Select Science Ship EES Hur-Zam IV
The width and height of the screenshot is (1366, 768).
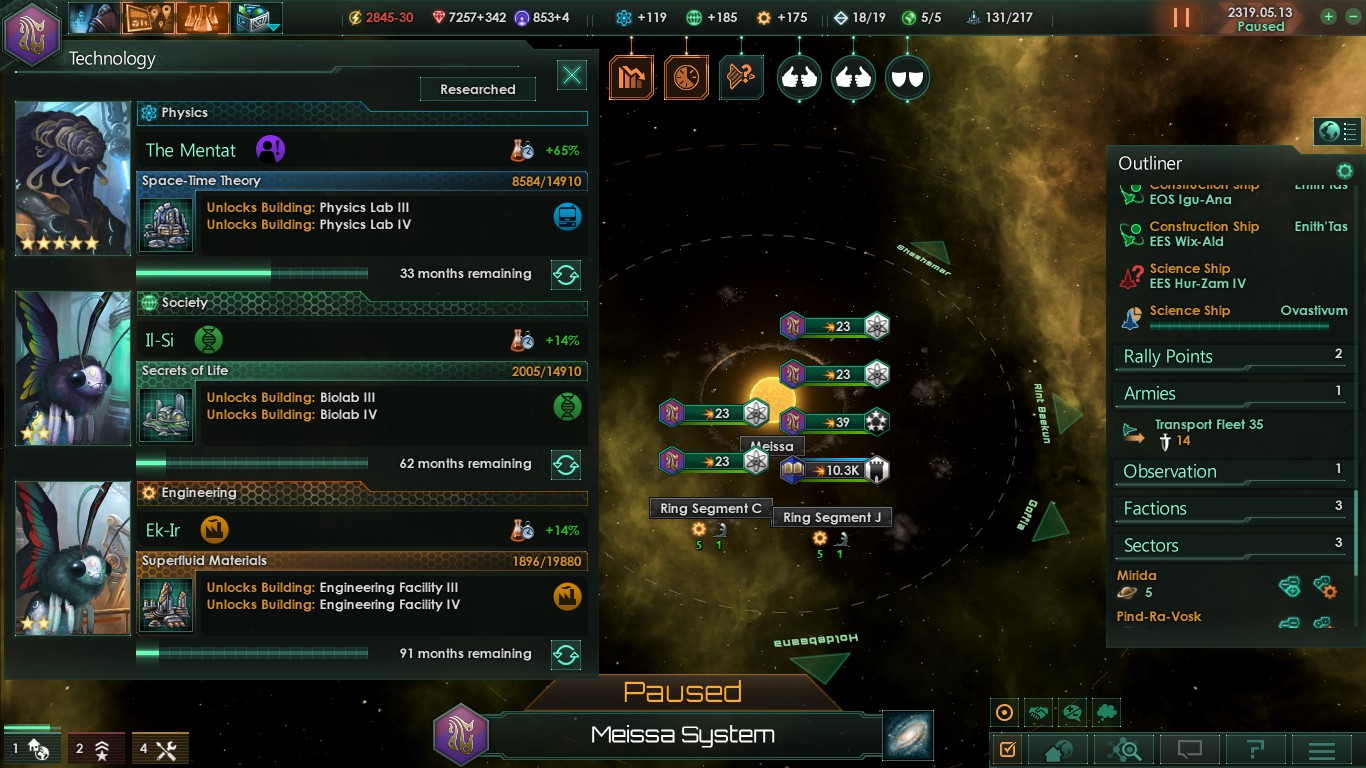(x=1197, y=276)
